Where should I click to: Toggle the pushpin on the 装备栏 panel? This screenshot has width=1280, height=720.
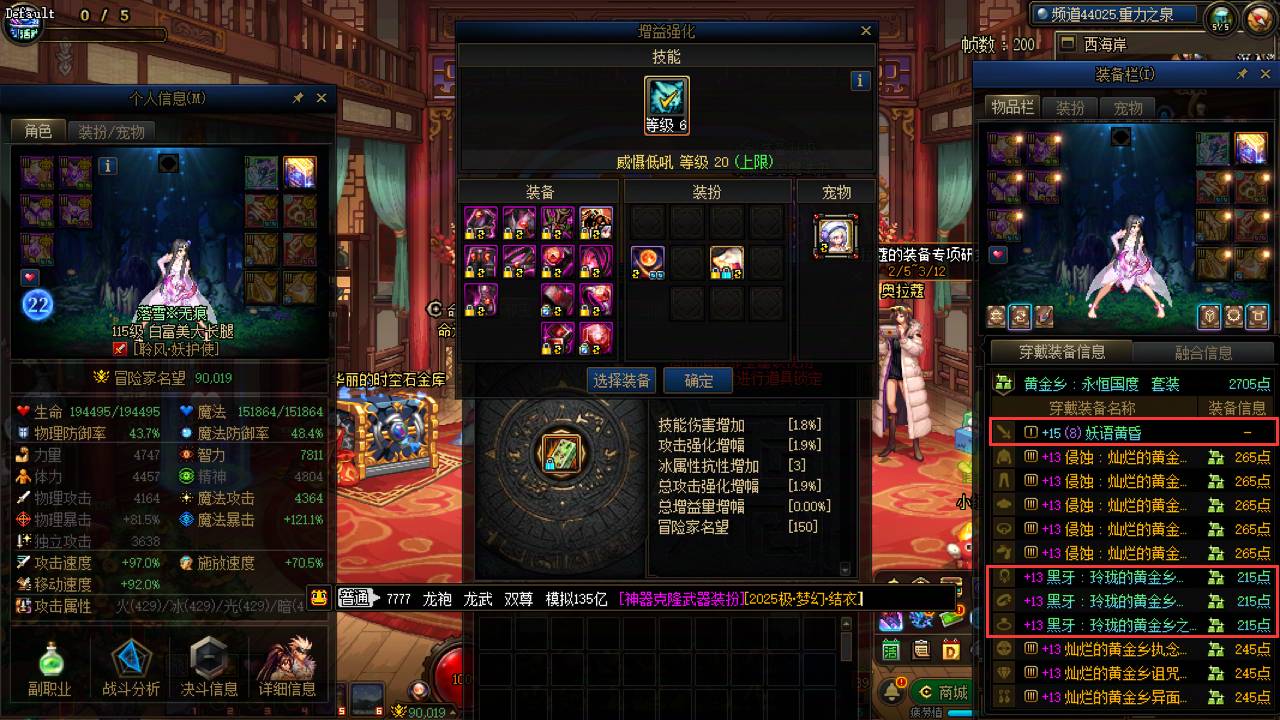coord(1242,73)
